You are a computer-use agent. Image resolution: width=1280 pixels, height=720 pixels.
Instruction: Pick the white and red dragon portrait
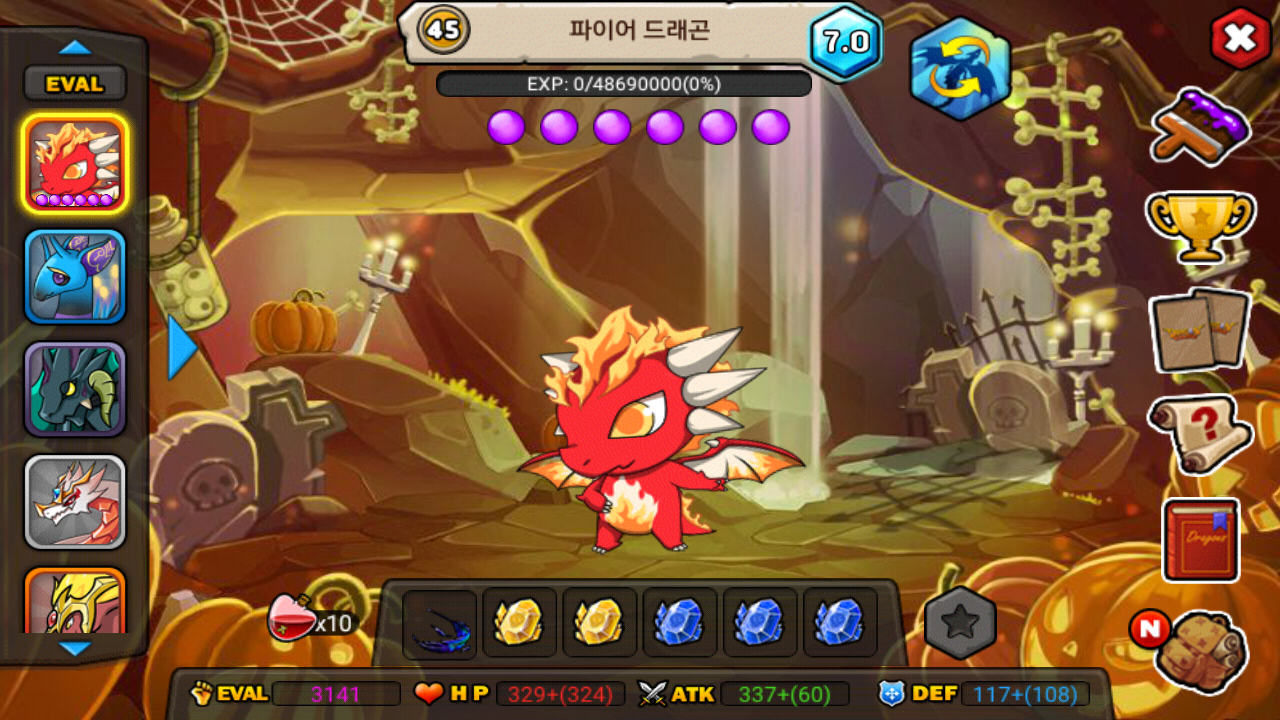point(75,502)
